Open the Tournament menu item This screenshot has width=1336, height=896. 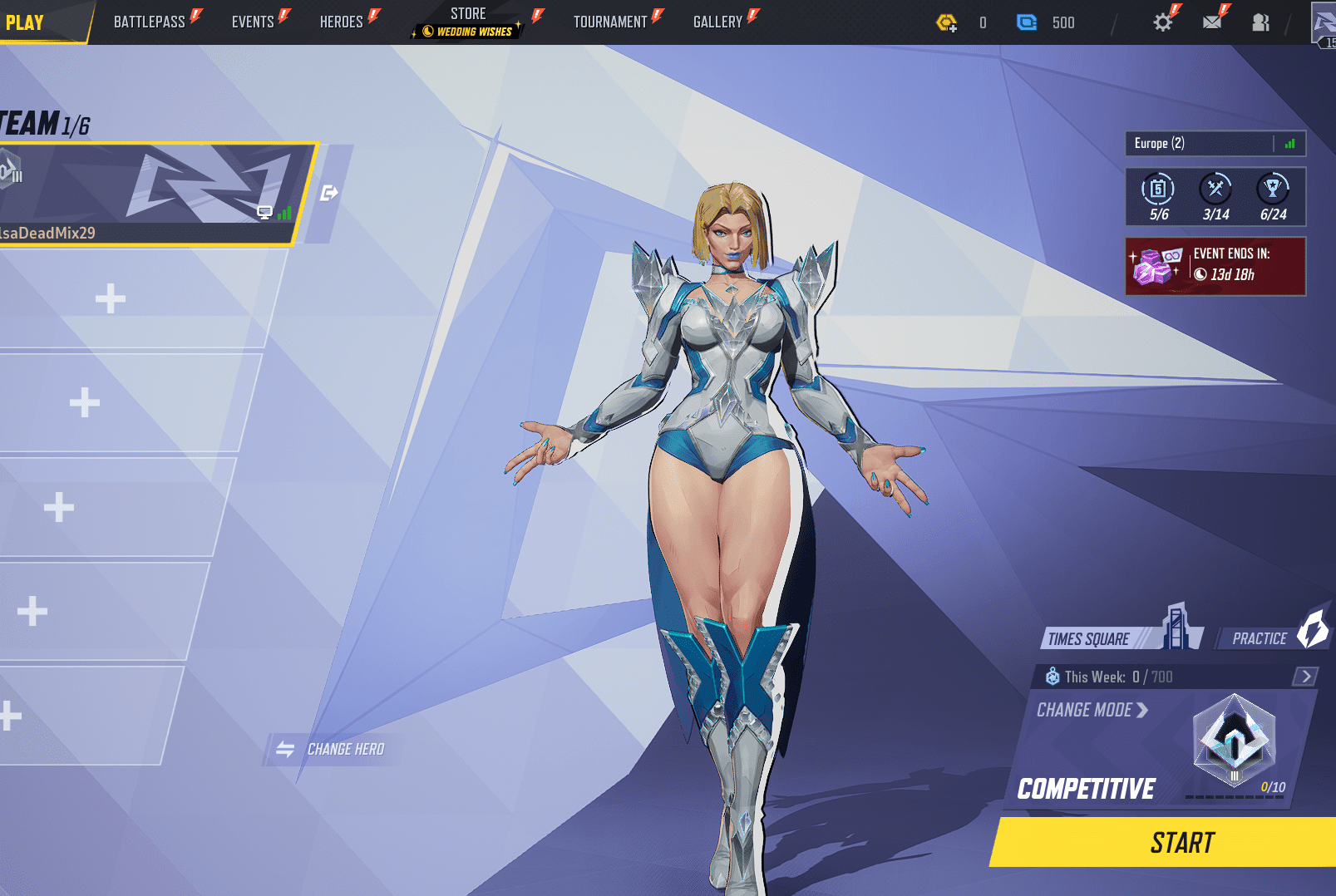[x=609, y=22]
